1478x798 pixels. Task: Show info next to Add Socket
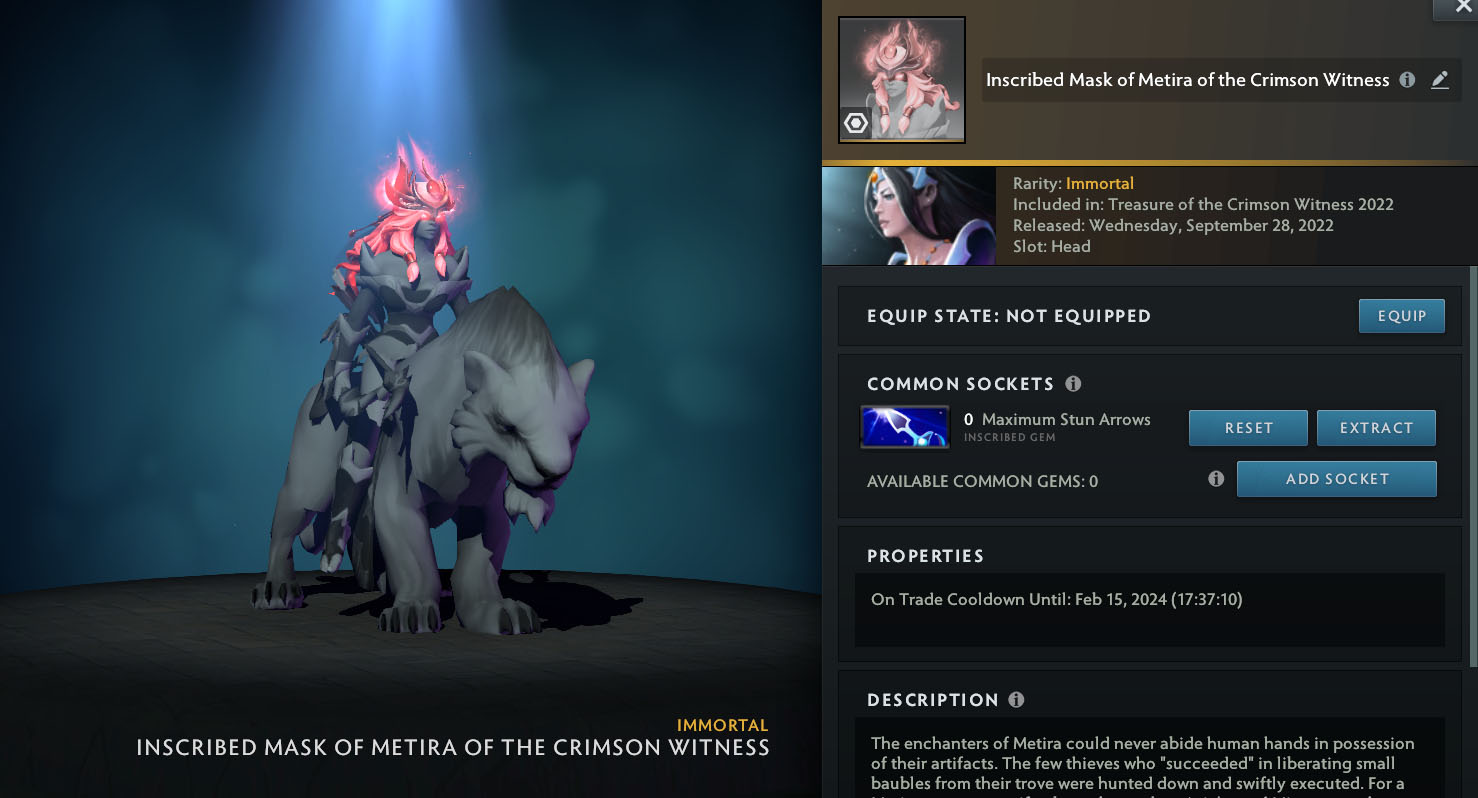[1216, 479]
